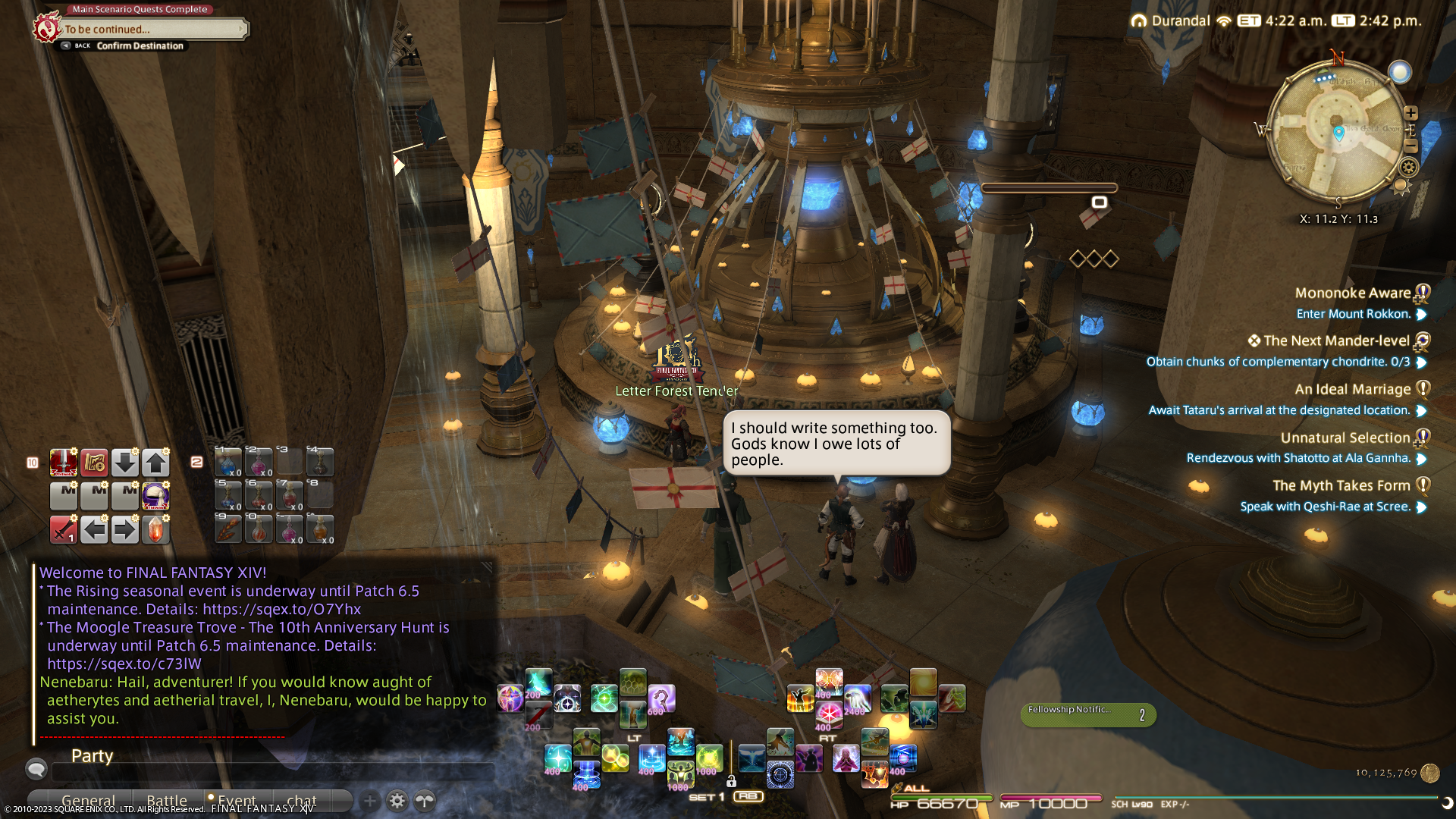Click the Main Scenario 'To be continued...' guide
The height and width of the screenshot is (819, 1456).
[152, 30]
